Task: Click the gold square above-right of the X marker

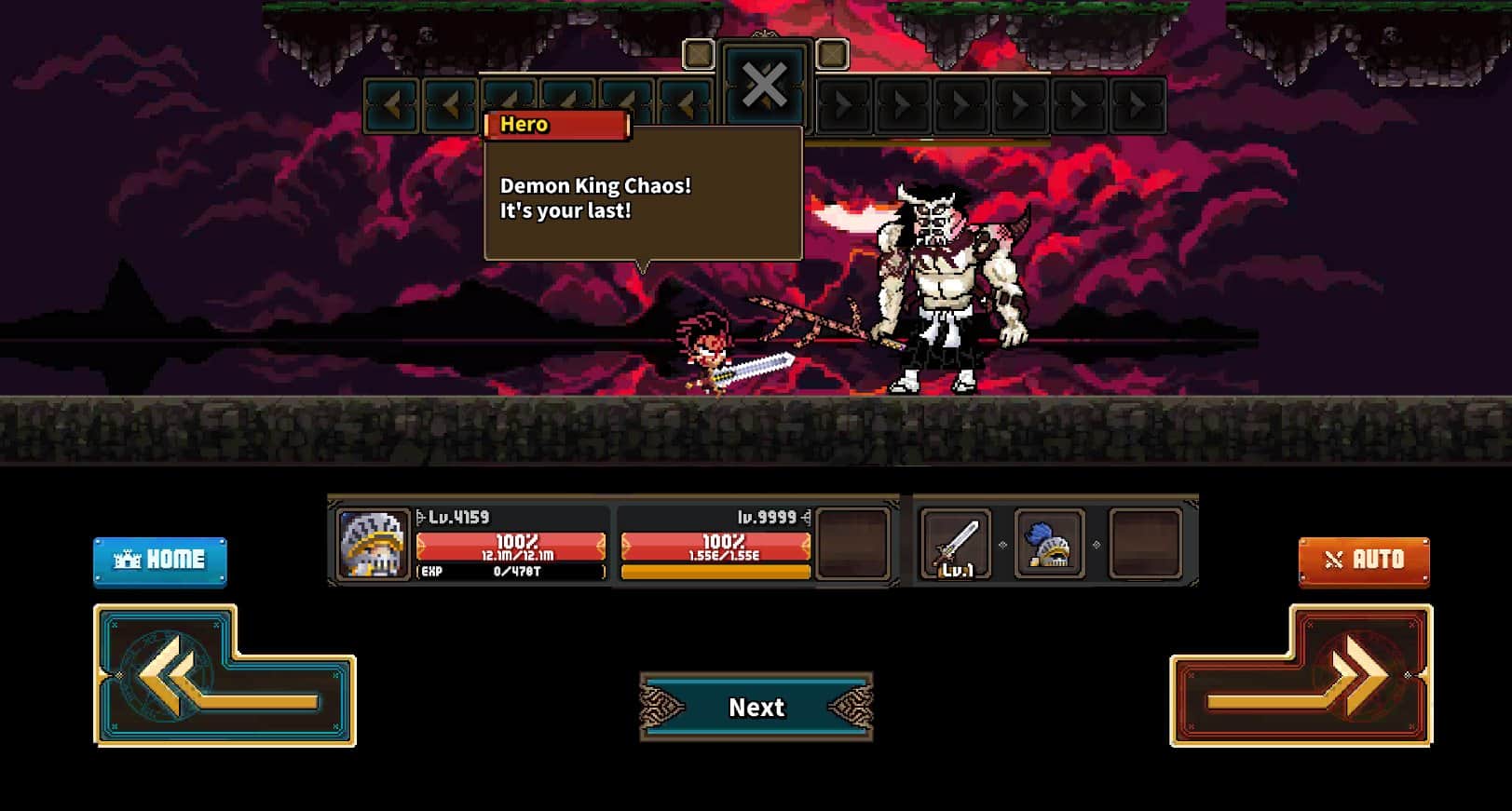Action: 830,55
